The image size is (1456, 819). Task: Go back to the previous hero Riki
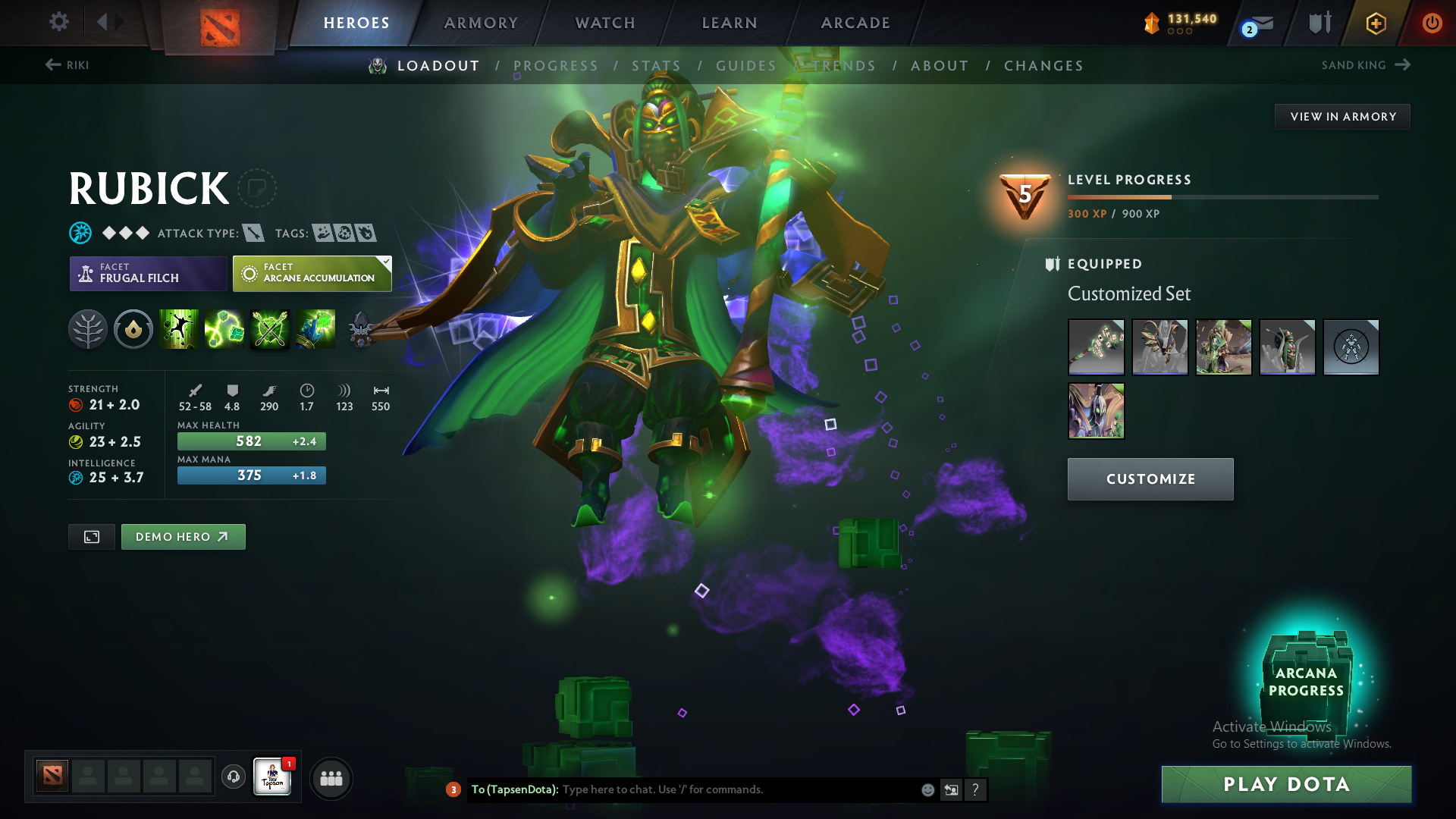click(68, 65)
